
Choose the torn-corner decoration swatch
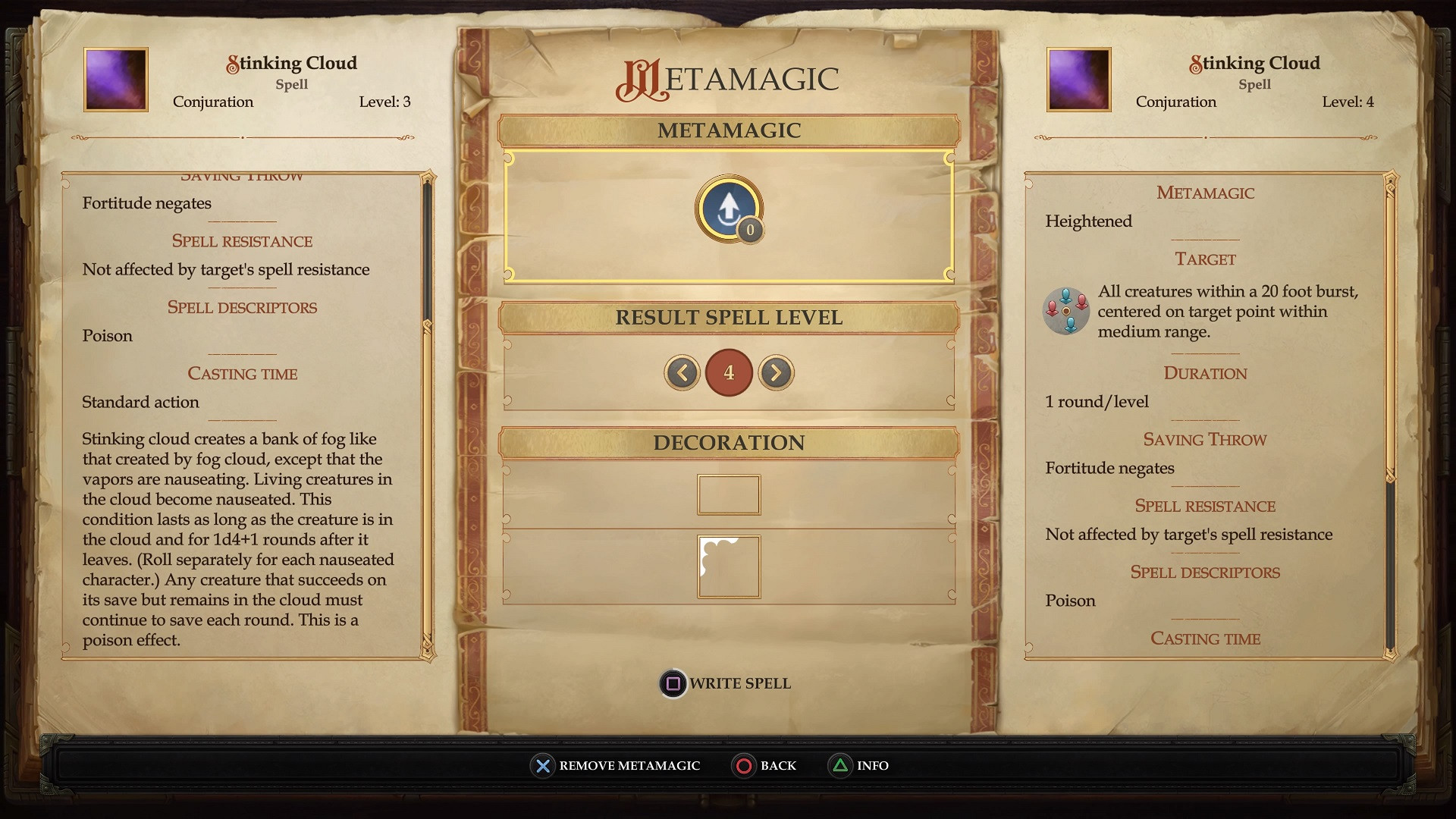click(x=728, y=566)
